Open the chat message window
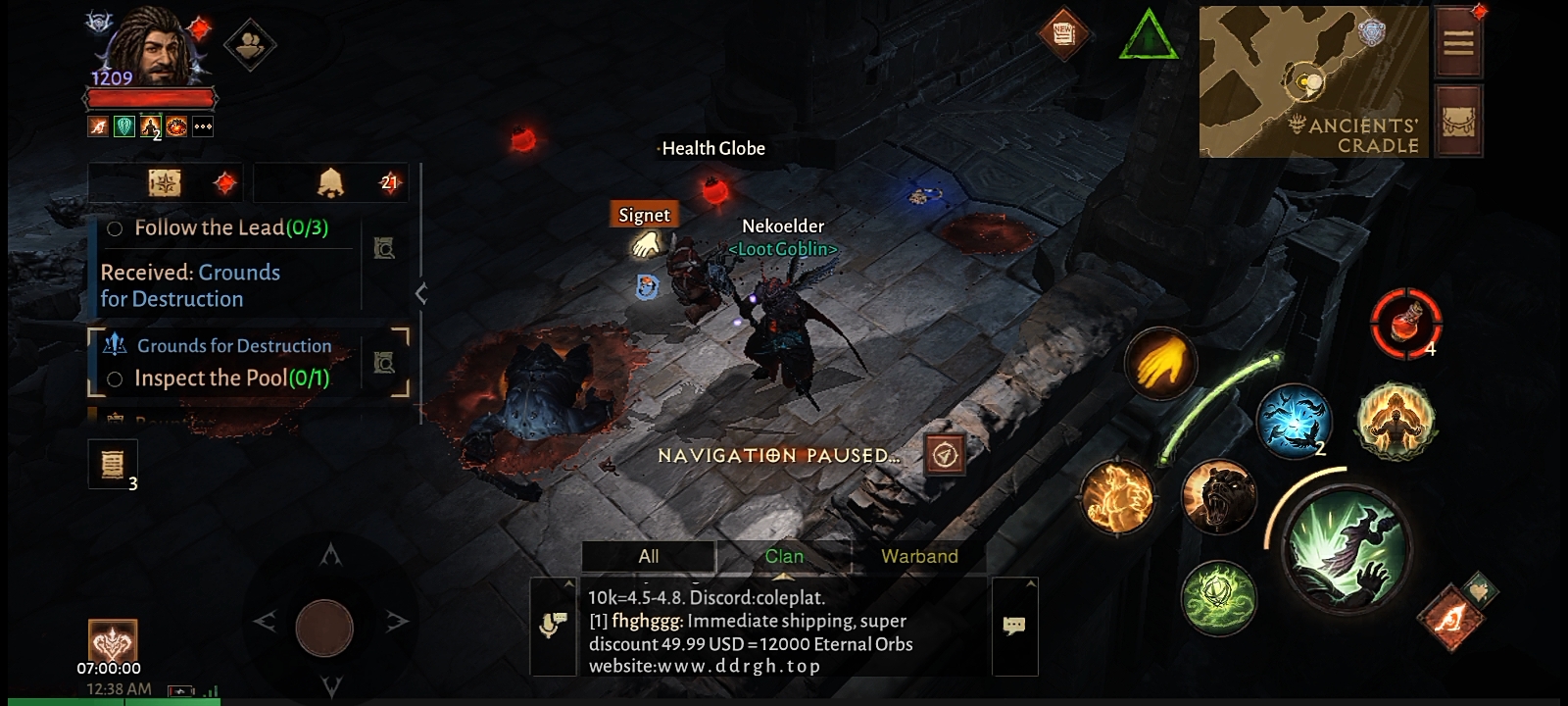The image size is (1568, 706). [x=1014, y=626]
